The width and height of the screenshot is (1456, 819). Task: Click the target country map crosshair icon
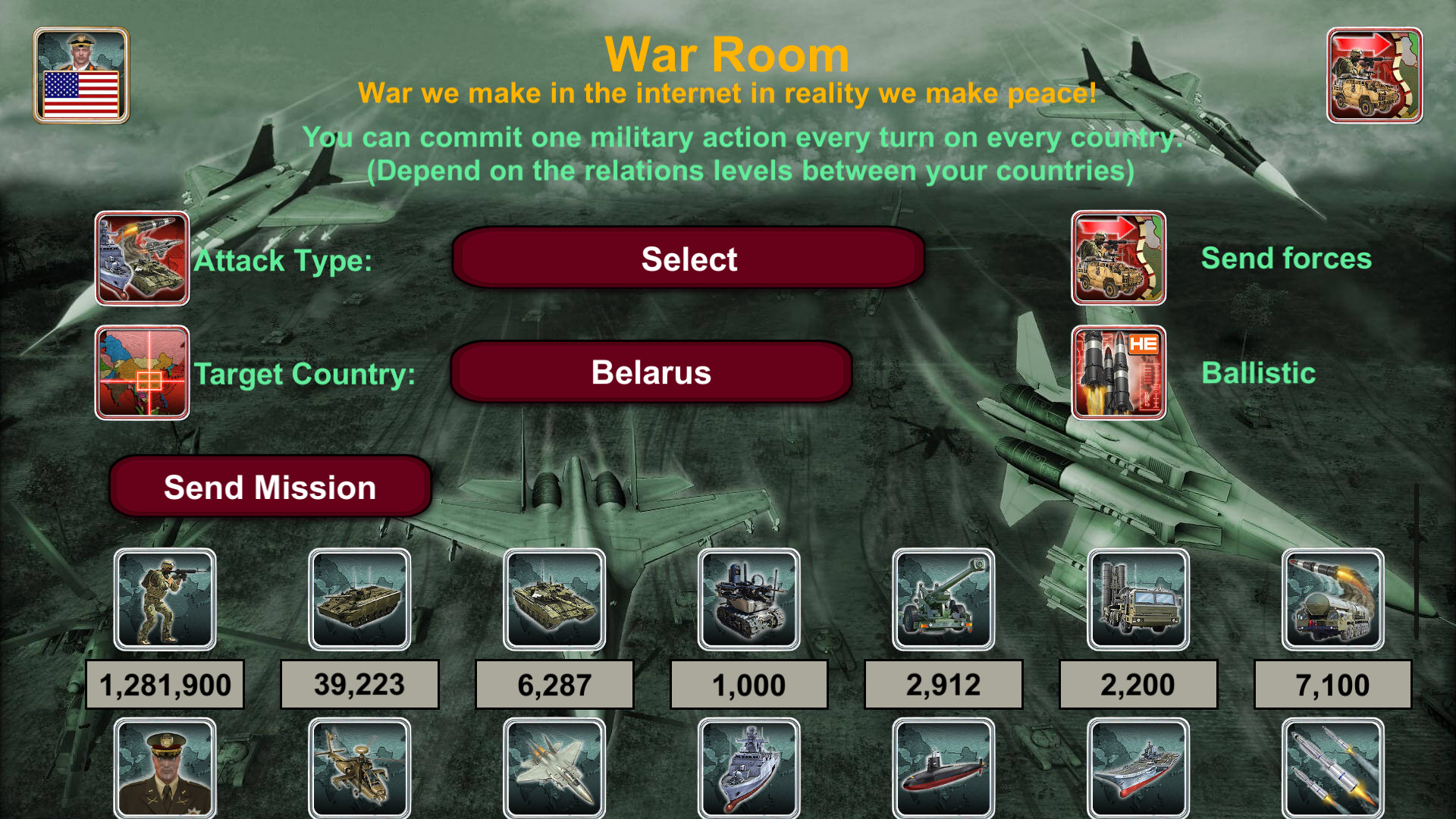[142, 372]
